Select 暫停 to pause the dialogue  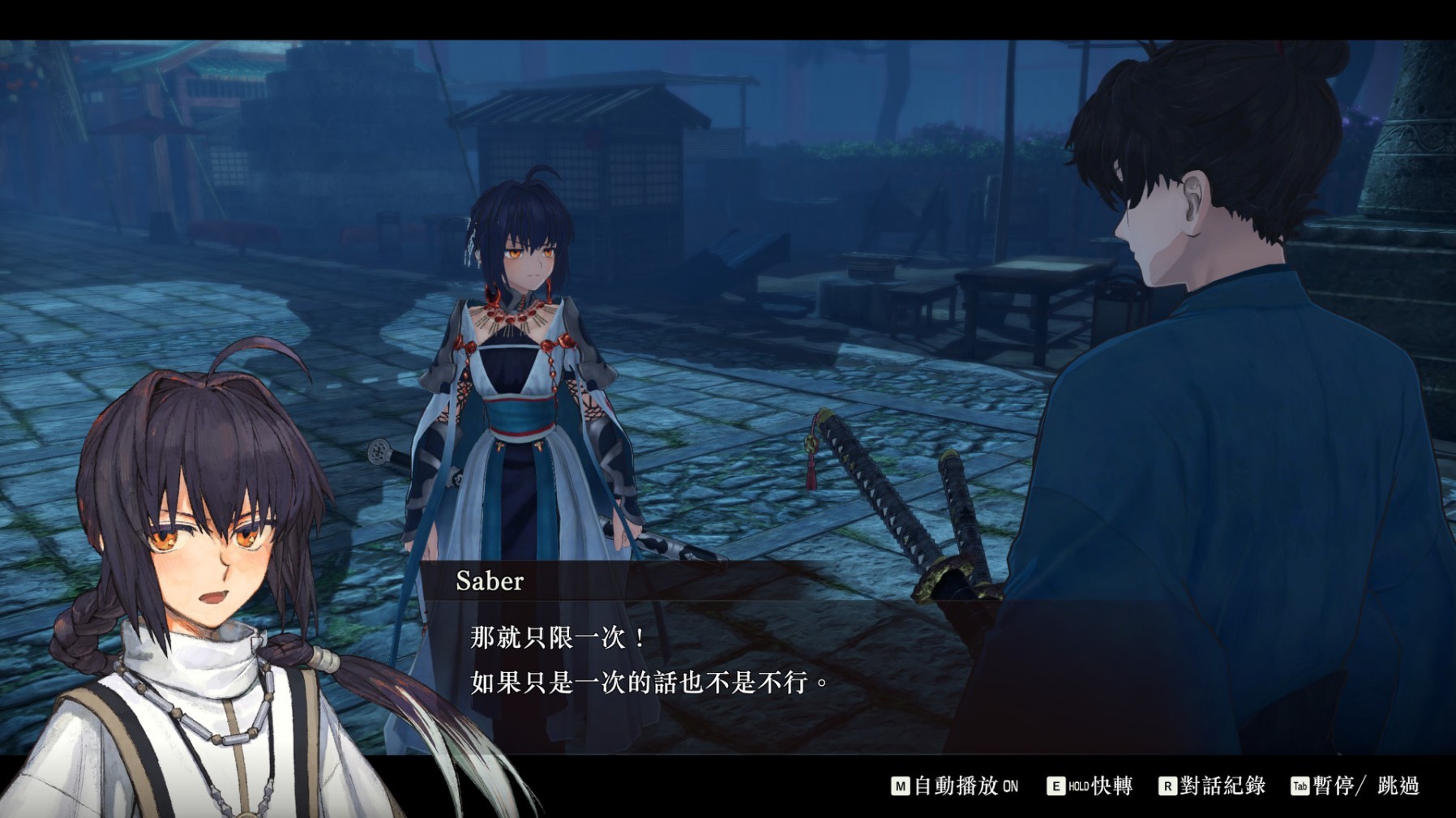(1328, 785)
